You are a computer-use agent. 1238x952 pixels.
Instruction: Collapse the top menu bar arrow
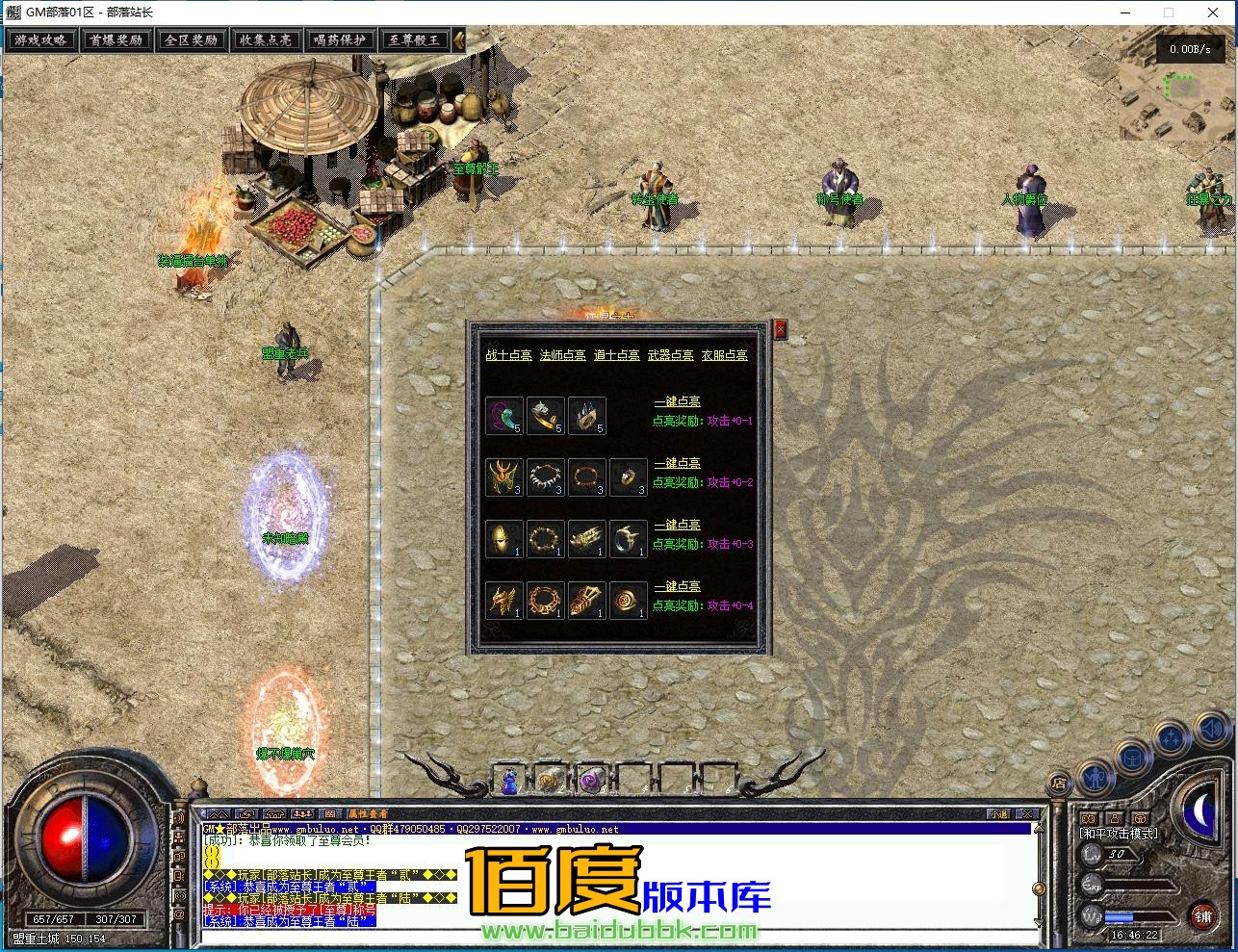pyautogui.click(x=459, y=40)
